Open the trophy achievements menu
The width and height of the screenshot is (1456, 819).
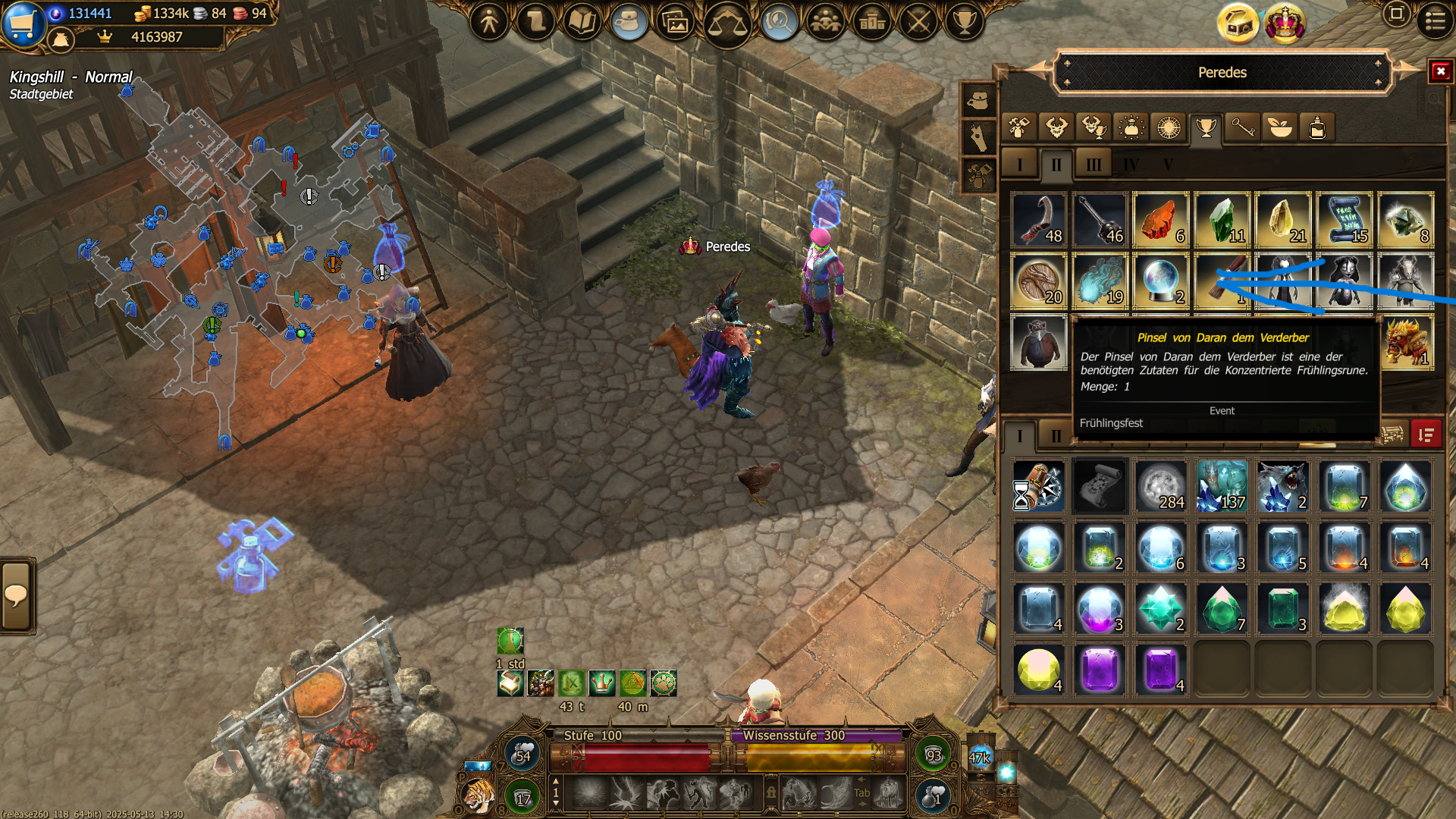(965, 22)
